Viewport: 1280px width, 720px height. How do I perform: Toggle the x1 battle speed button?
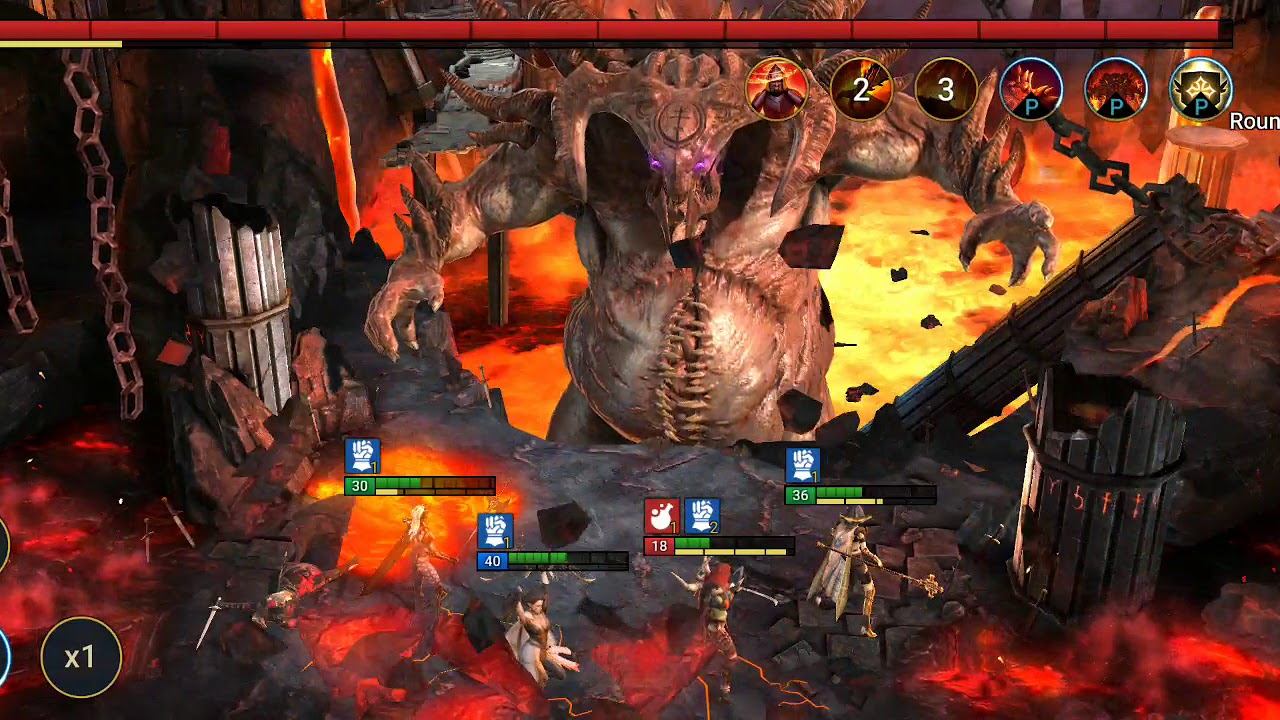coord(81,657)
